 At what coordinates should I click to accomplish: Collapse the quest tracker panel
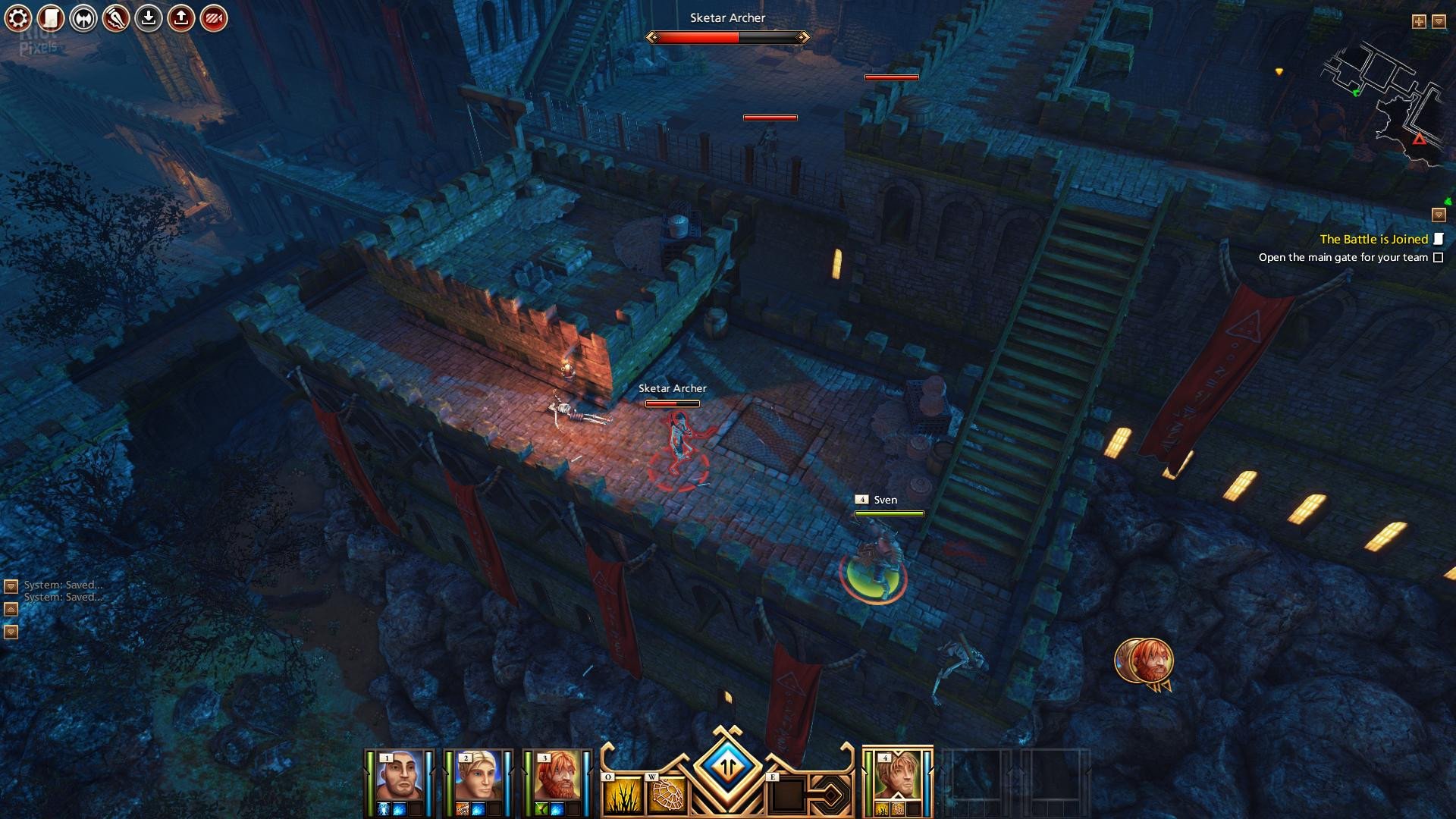pyautogui.click(x=1439, y=215)
